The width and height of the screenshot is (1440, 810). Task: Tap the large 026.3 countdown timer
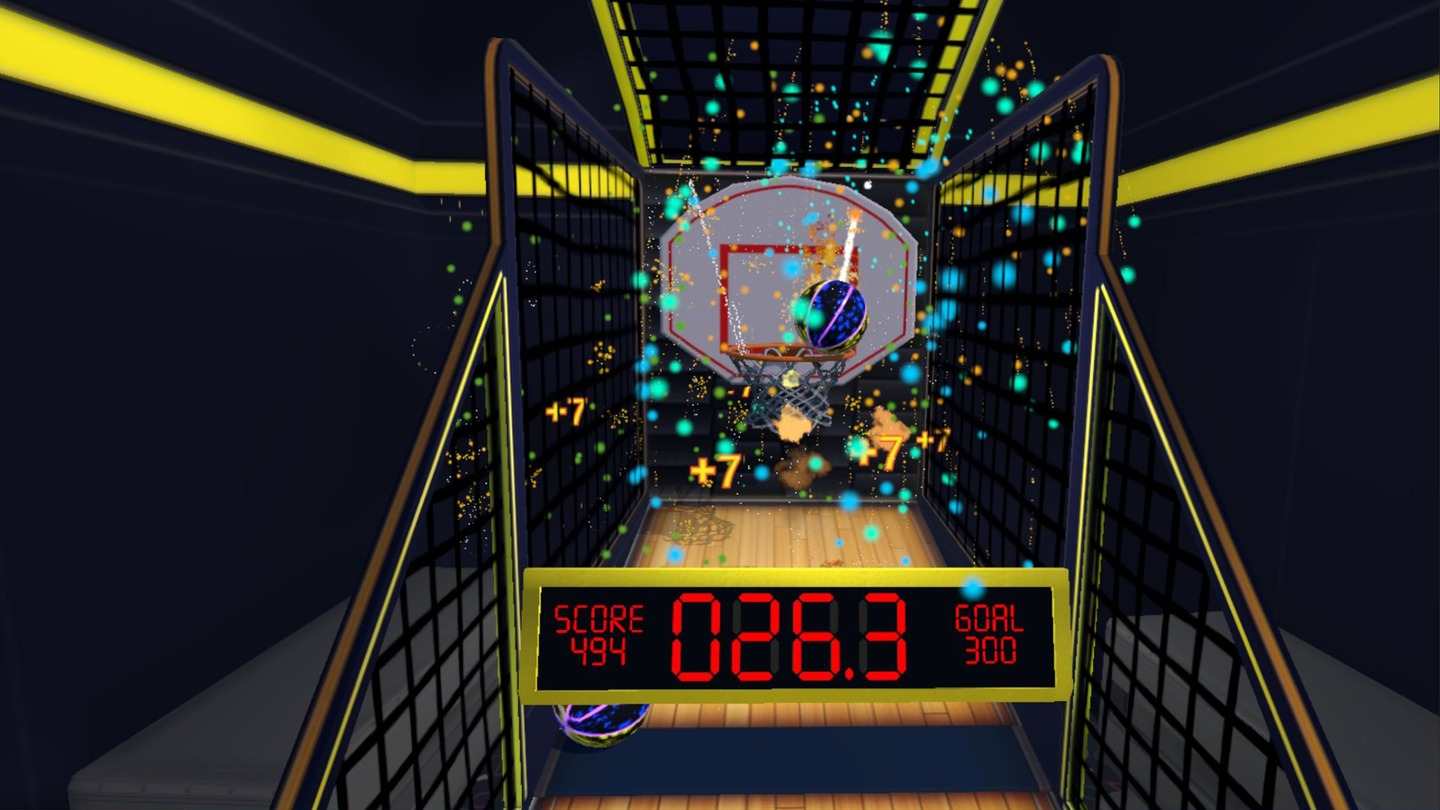[790, 637]
